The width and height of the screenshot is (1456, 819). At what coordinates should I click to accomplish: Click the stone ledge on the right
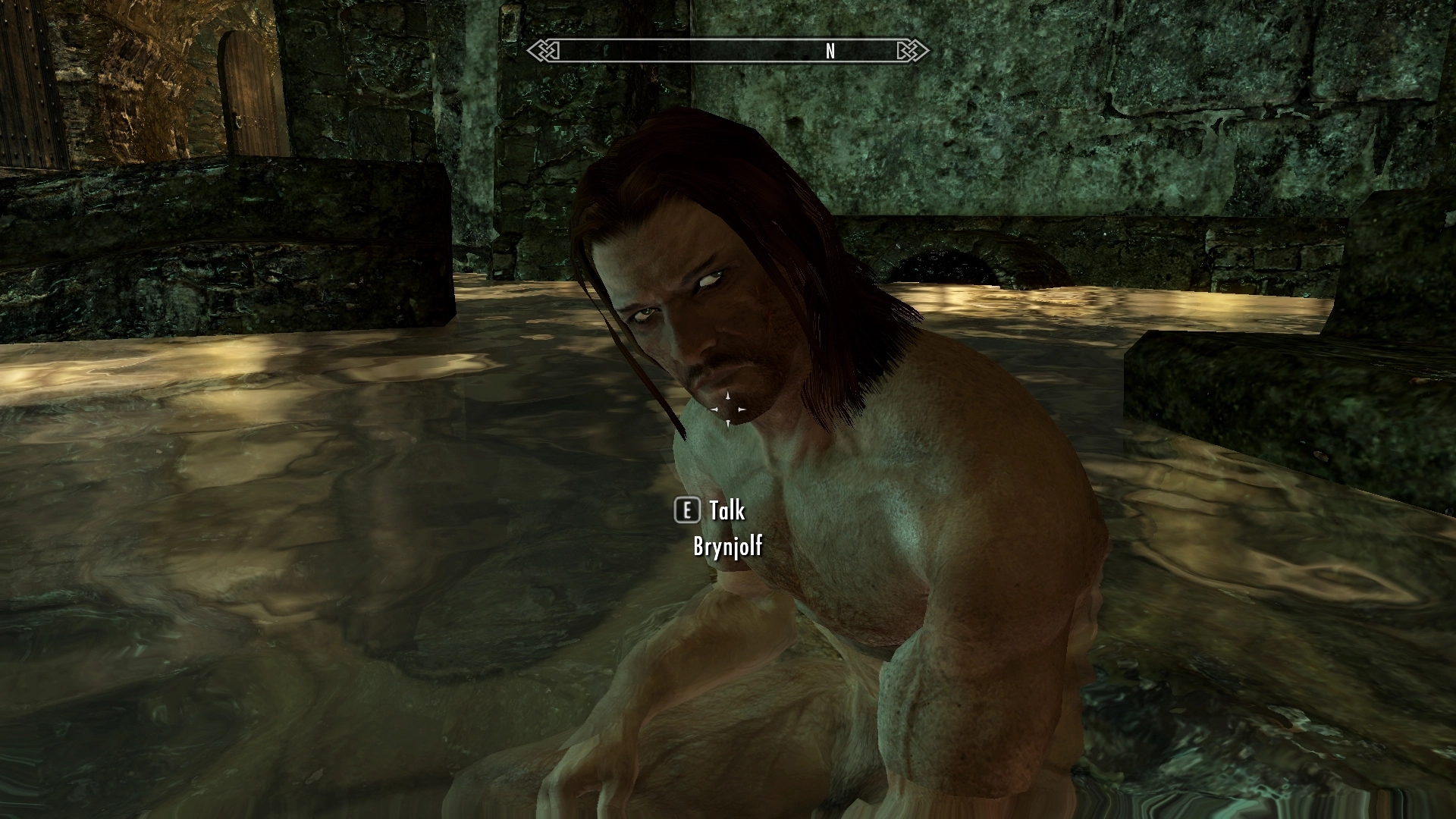[1289, 394]
